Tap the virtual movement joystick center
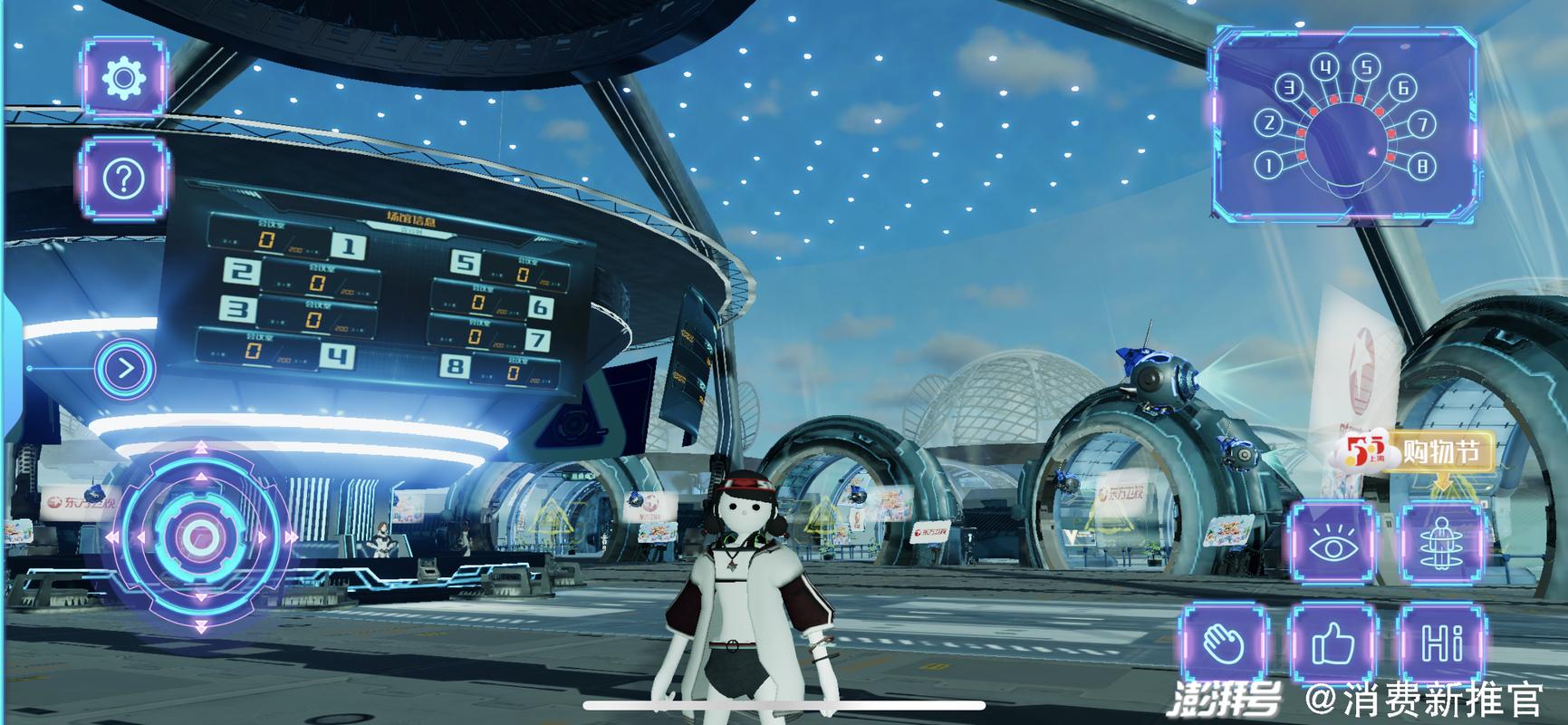Viewport: 1568px width, 725px height. 200,536
